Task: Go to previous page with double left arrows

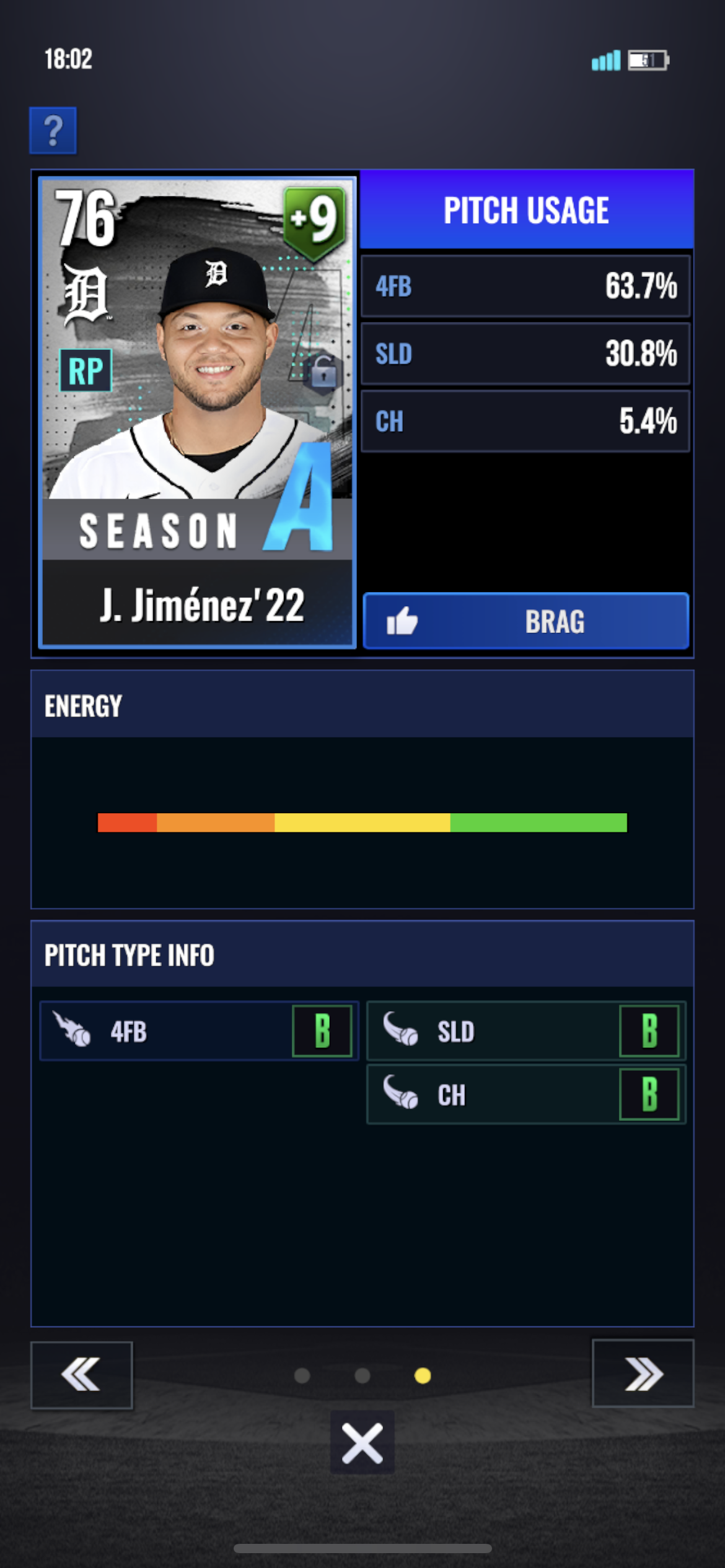Action: (x=81, y=1375)
